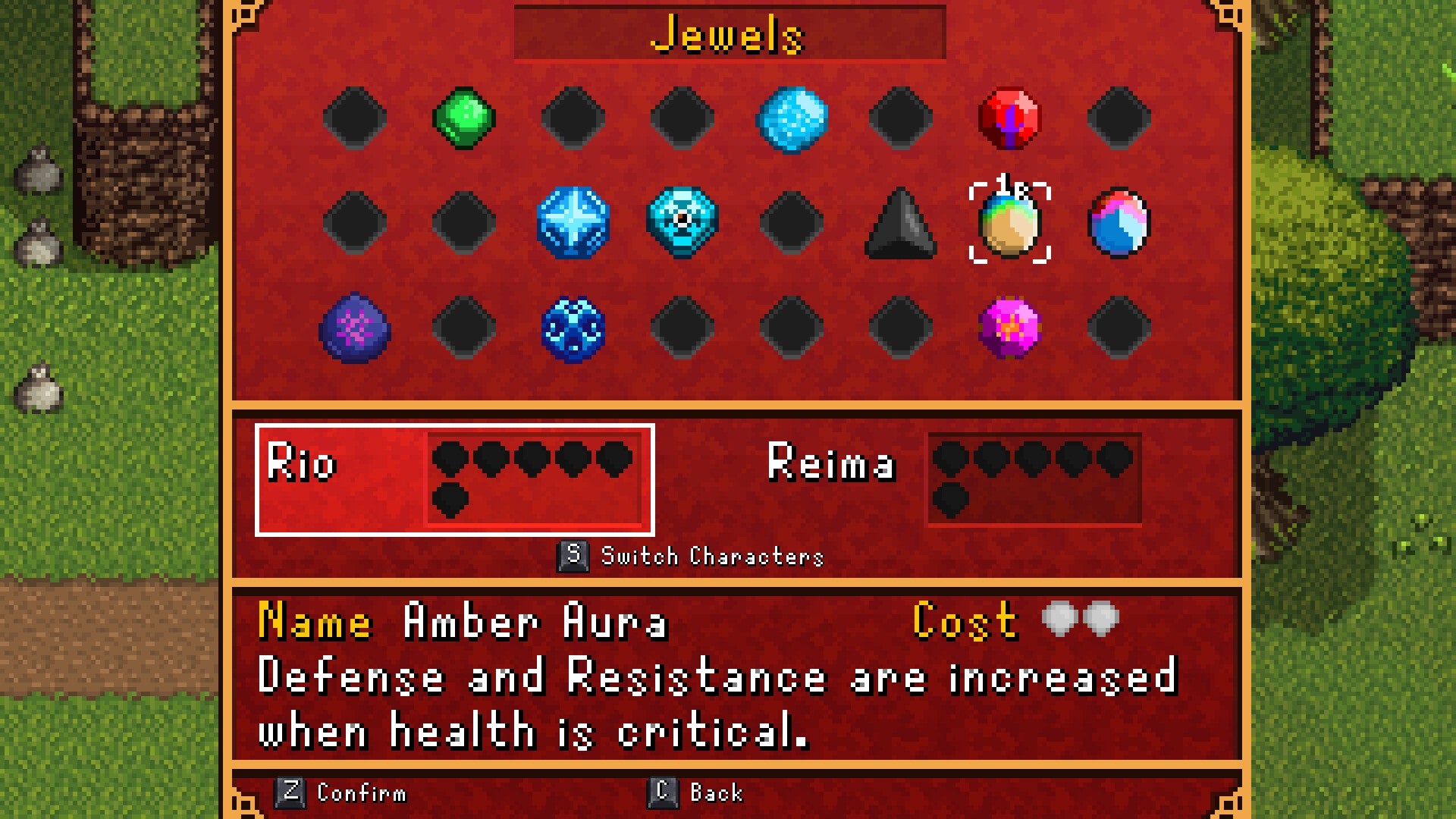Select the rainbow swirl orb jewel

tap(1121, 224)
